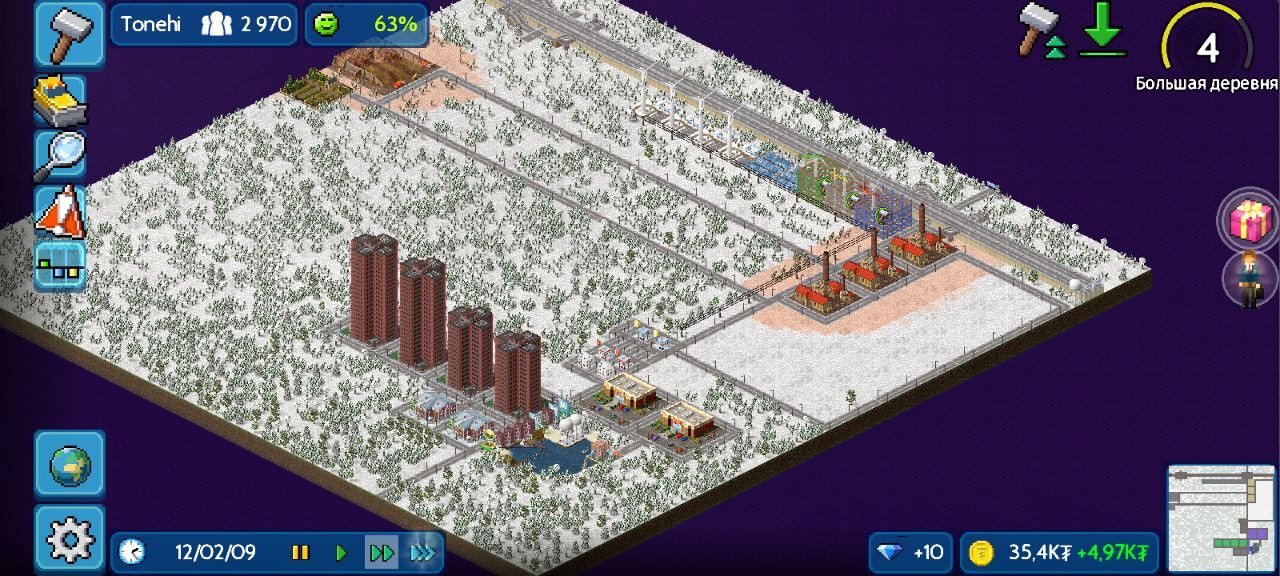Open the magnifying glass inspect tool

pos(60,156)
